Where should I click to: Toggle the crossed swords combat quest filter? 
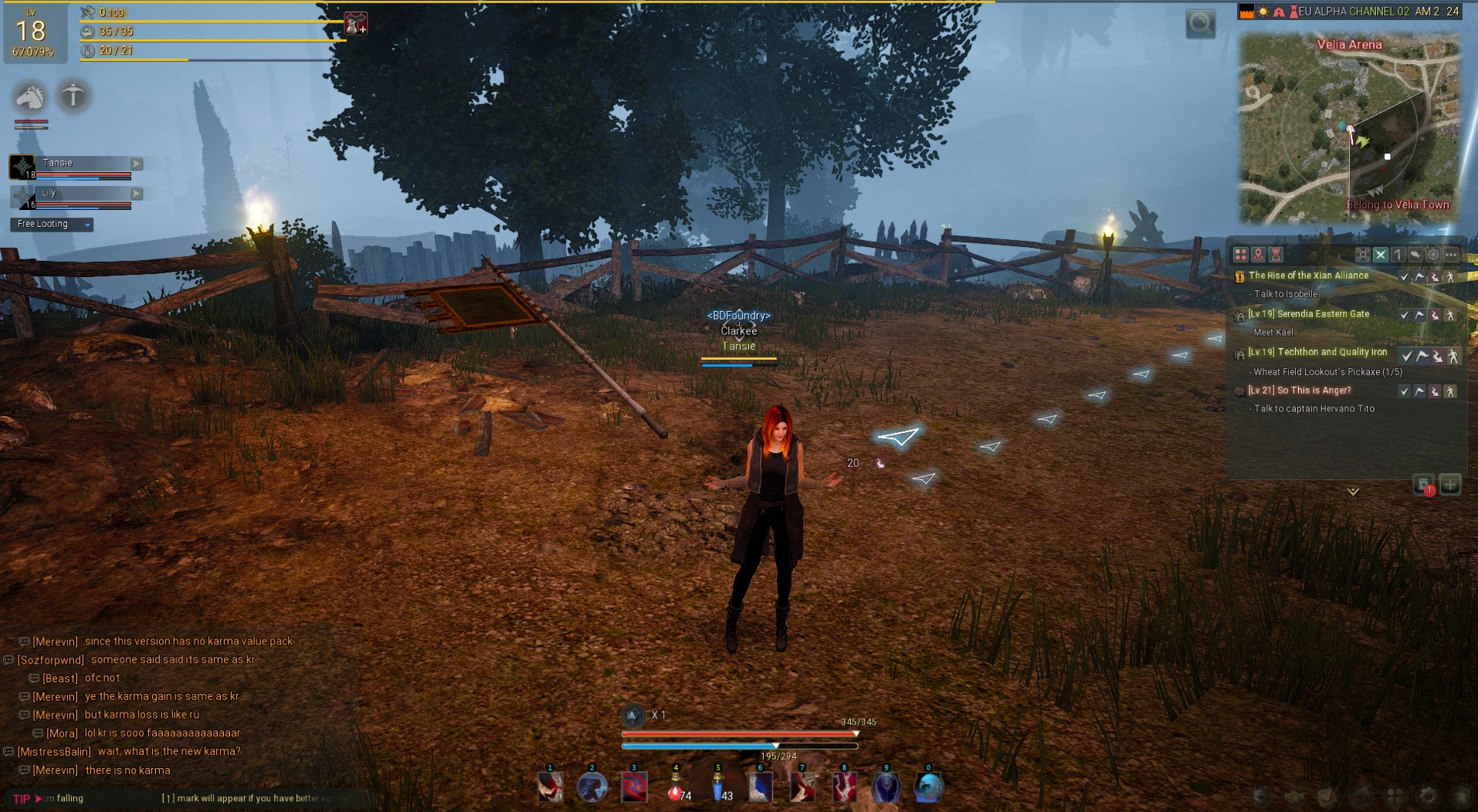(x=1380, y=255)
